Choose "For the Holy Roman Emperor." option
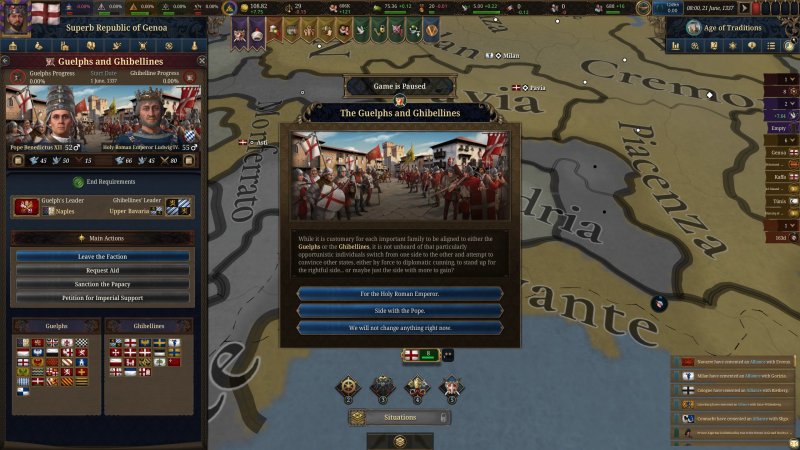The height and width of the screenshot is (450, 800). coord(399,294)
